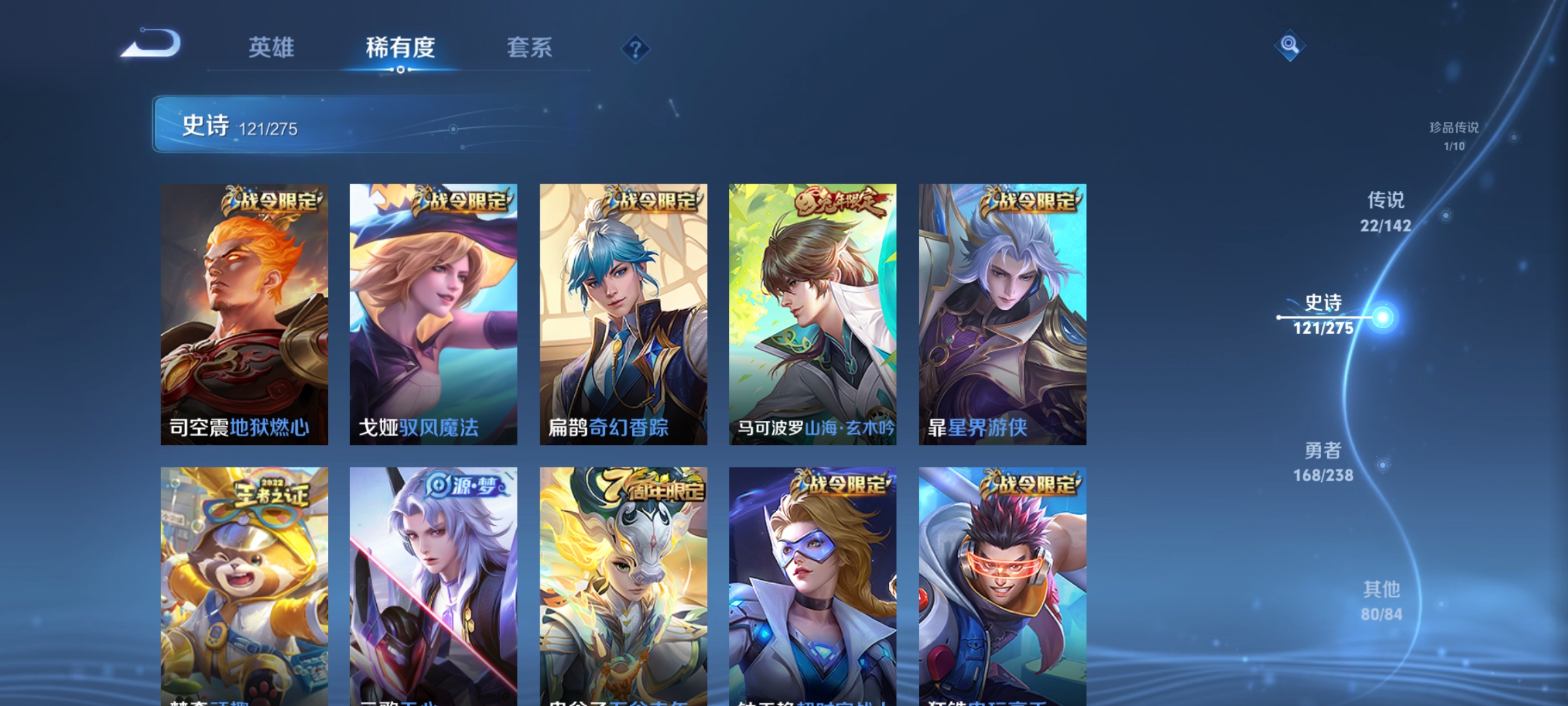Viewport: 1568px width, 706px height.
Task: Switch to the 英雄 tab
Action: tap(271, 48)
